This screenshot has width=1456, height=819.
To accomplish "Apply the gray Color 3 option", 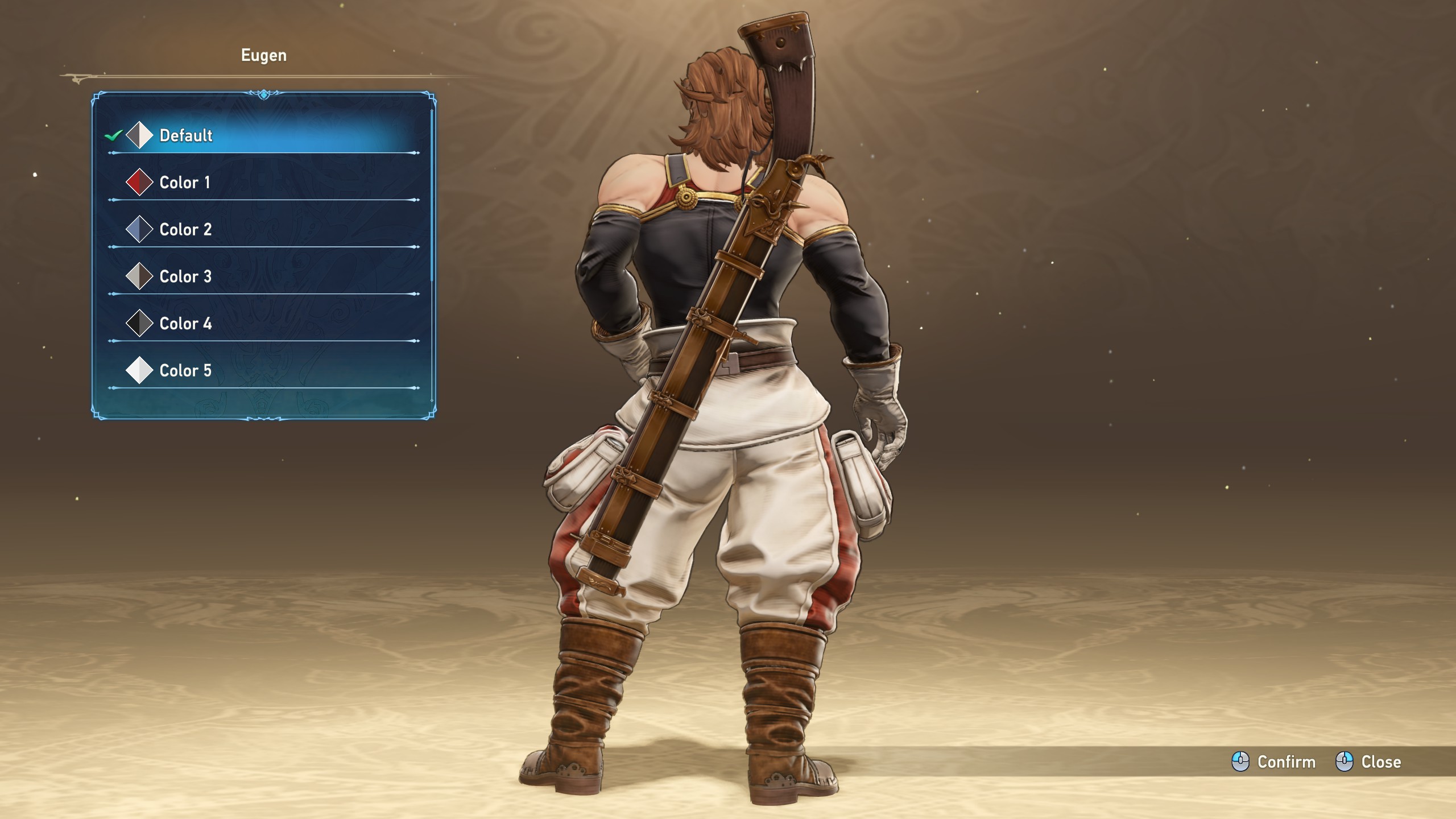I will pos(185,277).
